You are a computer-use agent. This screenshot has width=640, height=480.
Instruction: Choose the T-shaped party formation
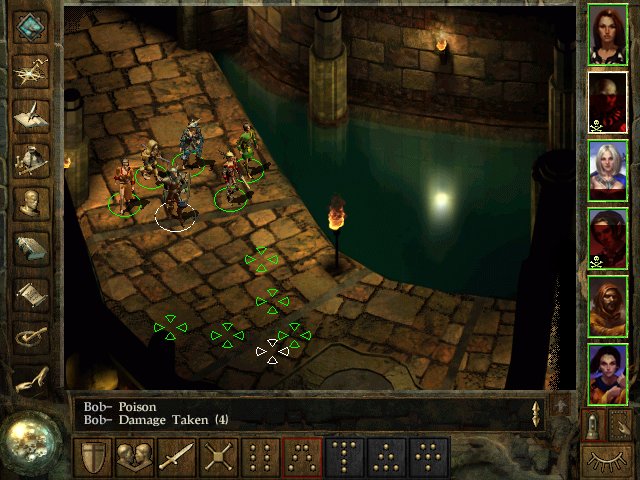tap(345, 458)
